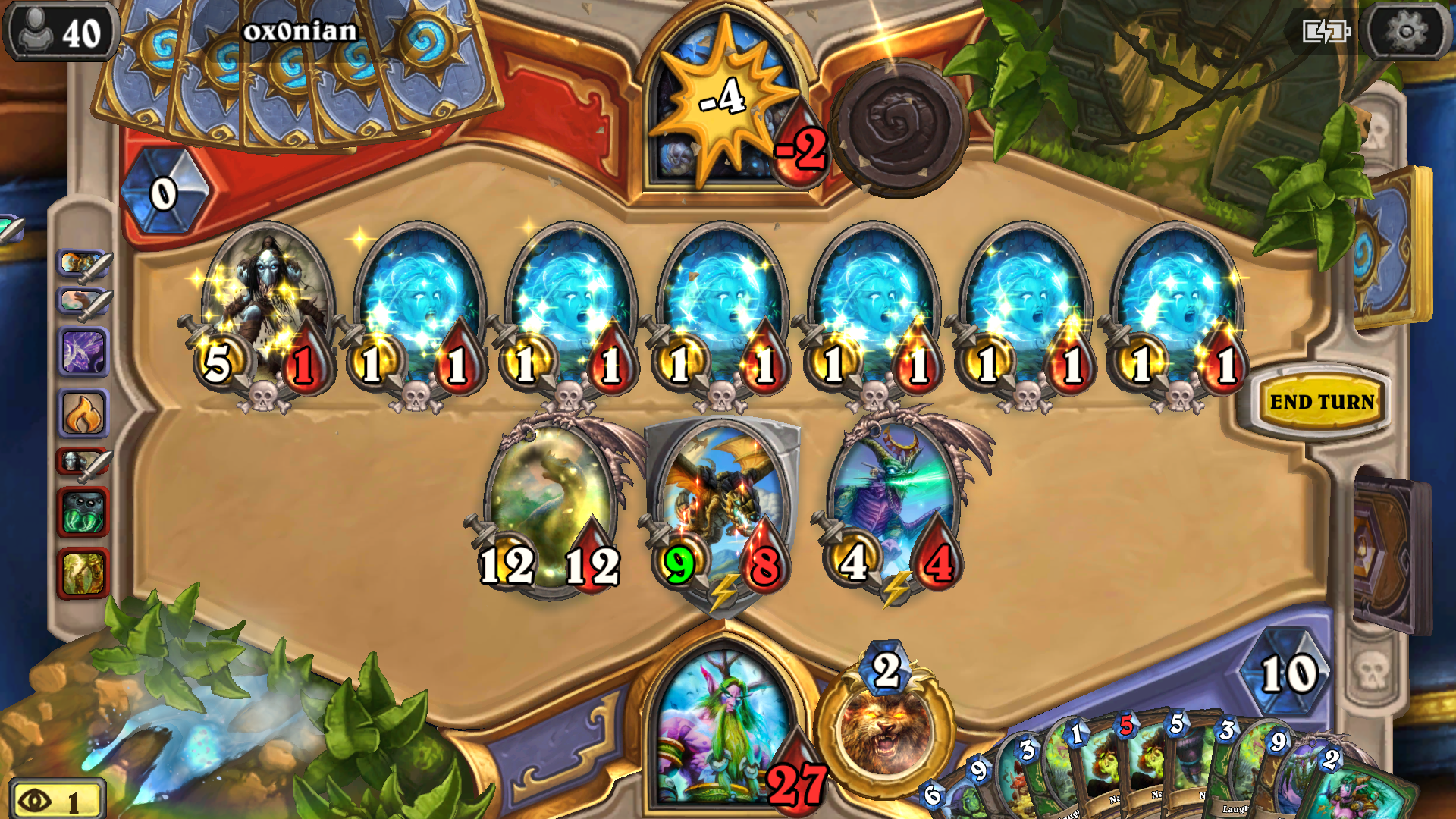Screen dimensions: 1456x819
Task: Inspect the flame icon history tile
Action: 83,414
